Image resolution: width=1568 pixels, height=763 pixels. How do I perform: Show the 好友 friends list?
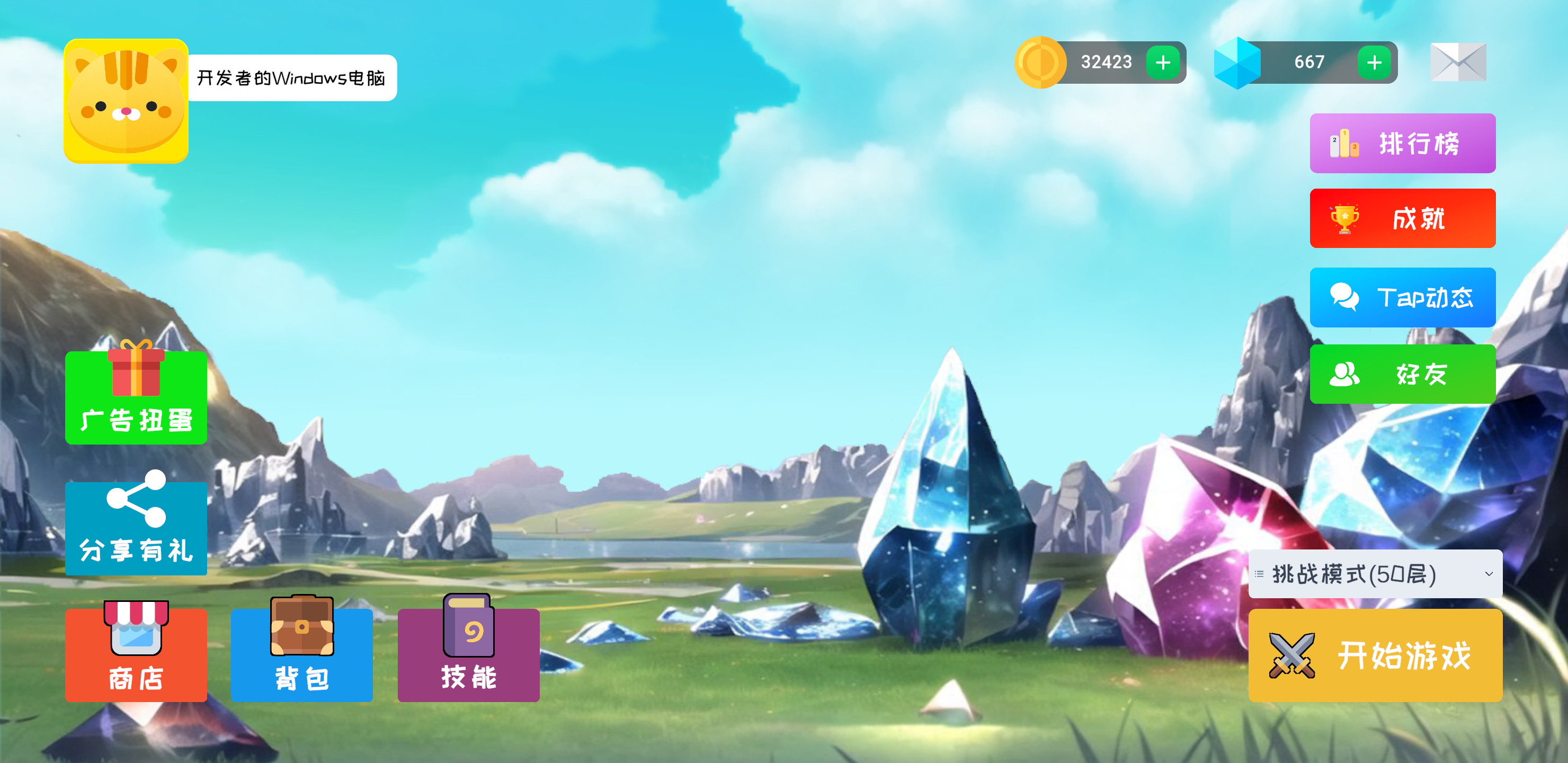tap(1402, 374)
